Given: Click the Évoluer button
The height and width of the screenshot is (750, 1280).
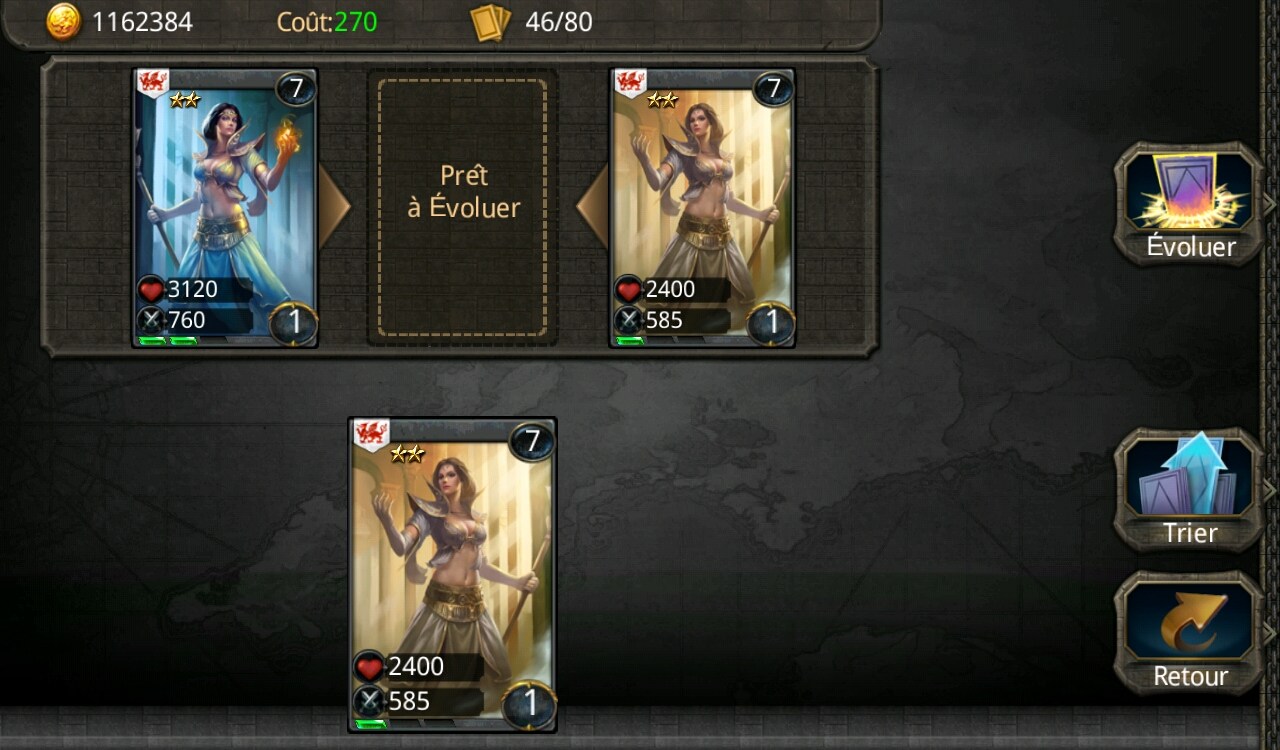Looking at the screenshot, I should (x=1190, y=205).
